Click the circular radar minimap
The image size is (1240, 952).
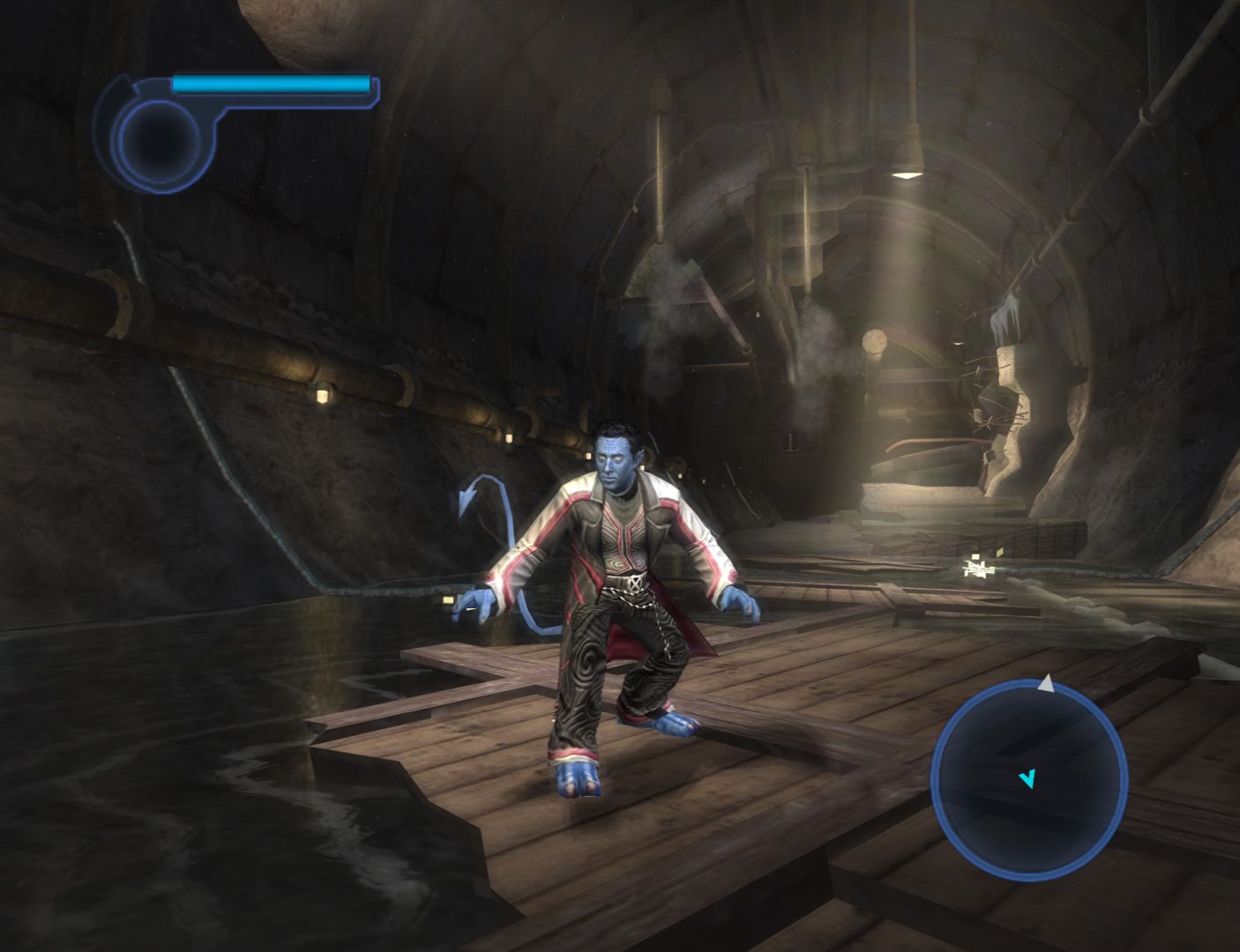(x=1028, y=779)
